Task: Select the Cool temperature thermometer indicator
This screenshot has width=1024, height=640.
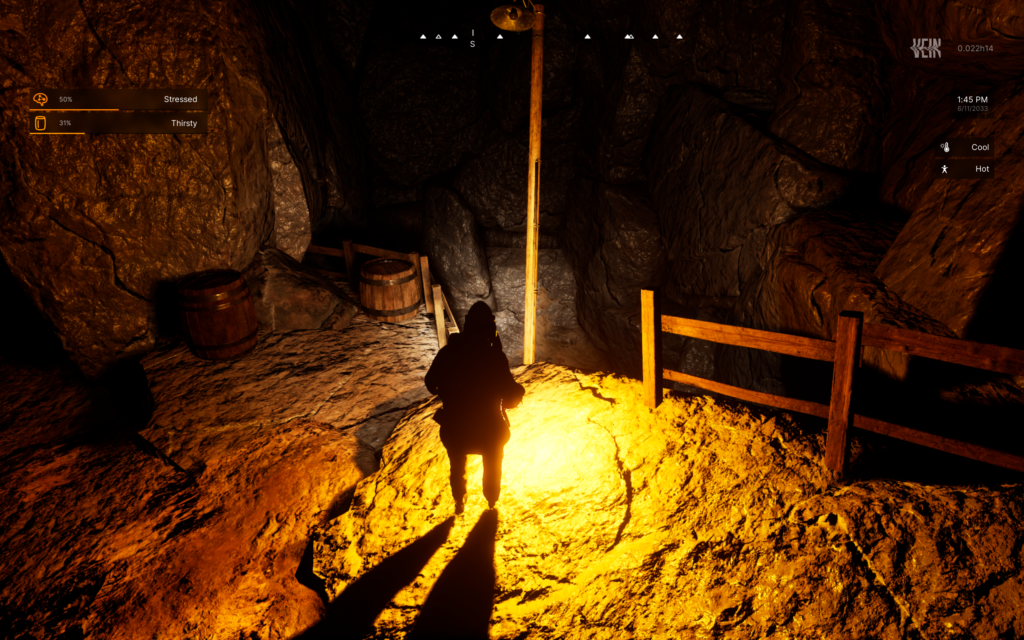Action: tap(945, 147)
